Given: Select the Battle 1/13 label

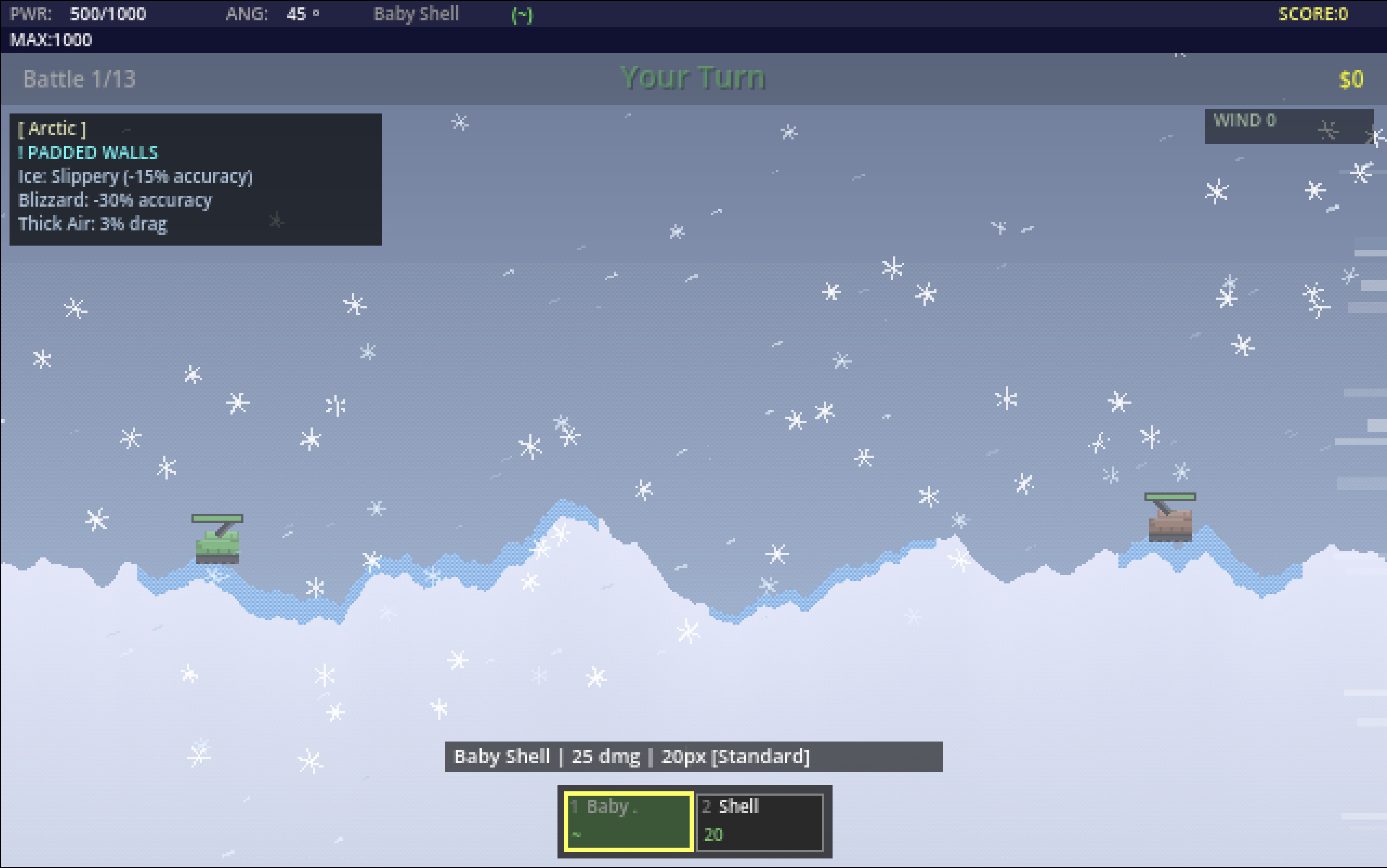Looking at the screenshot, I should (x=80, y=79).
